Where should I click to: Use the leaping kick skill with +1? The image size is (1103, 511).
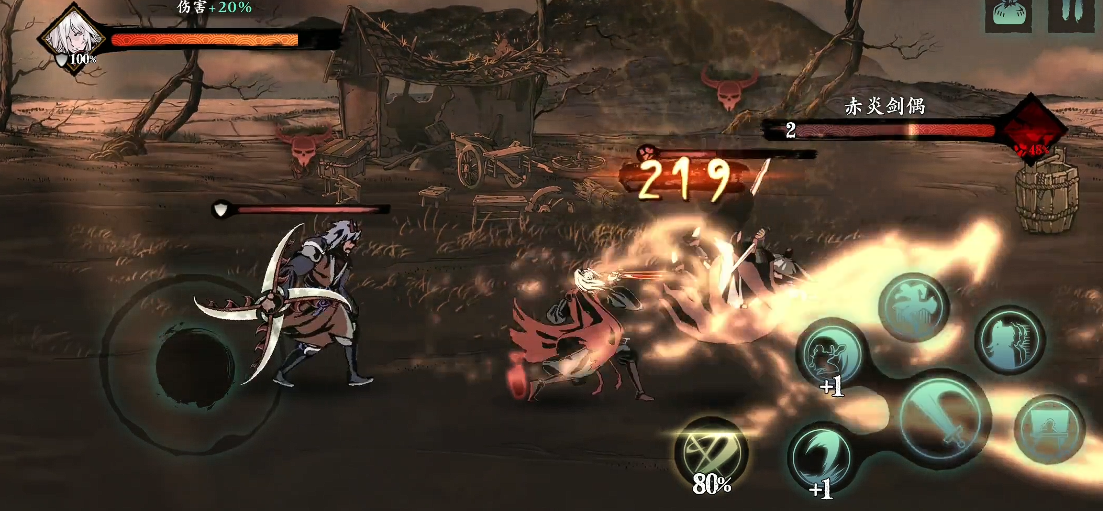(x=831, y=352)
